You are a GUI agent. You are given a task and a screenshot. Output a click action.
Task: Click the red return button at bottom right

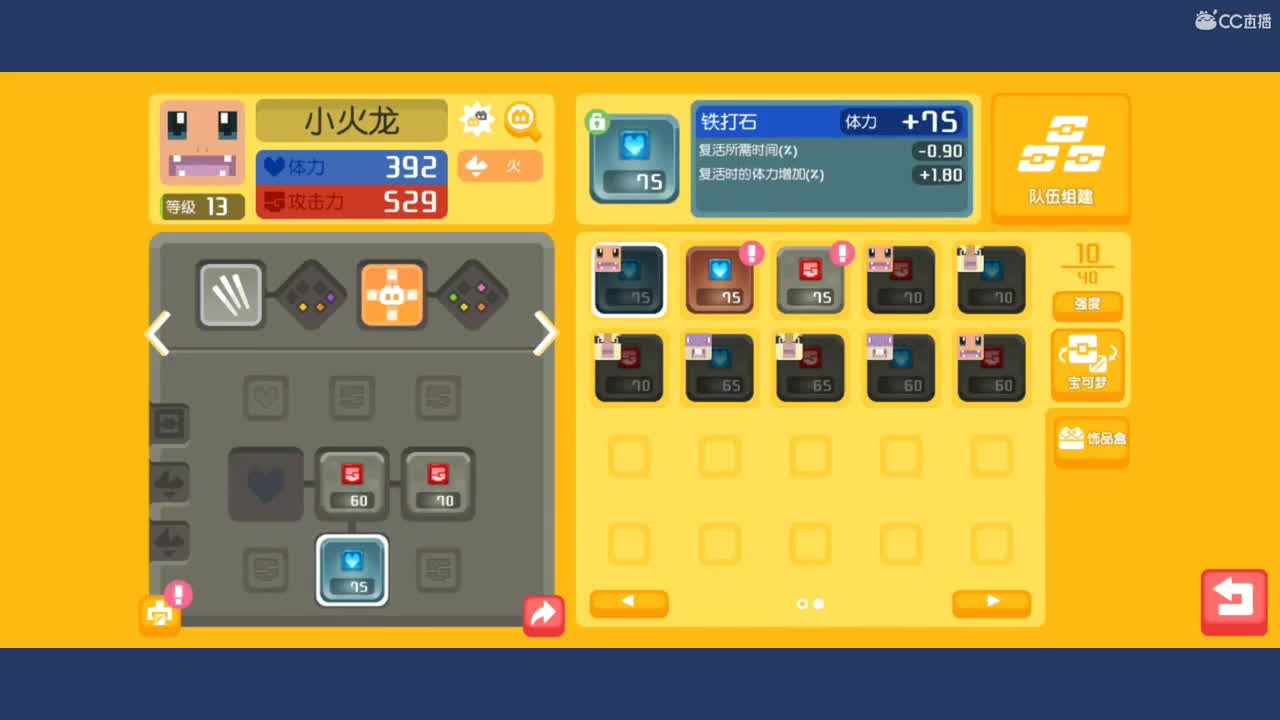(1233, 602)
